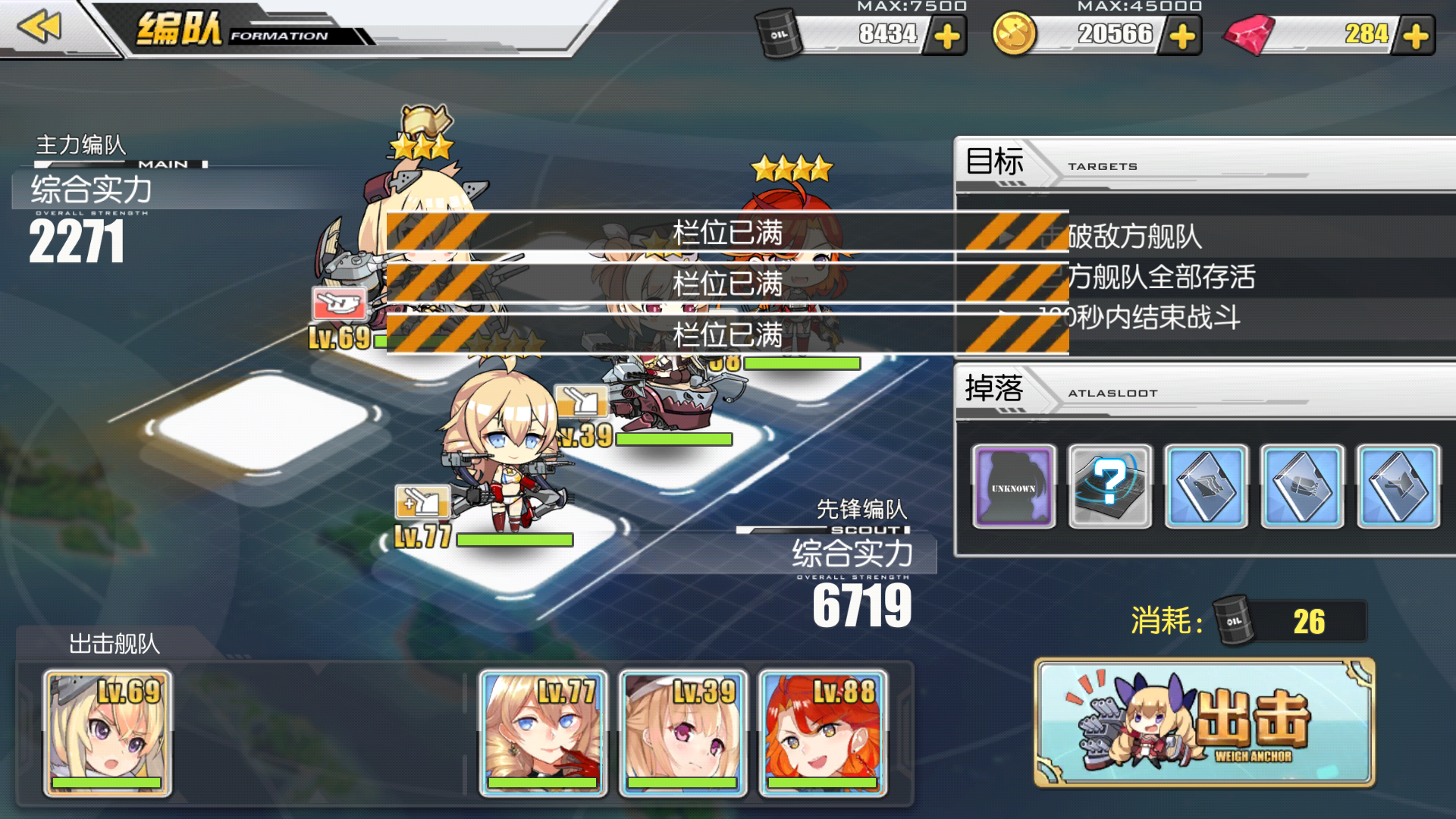Add more oil with the plus button
The image size is (1456, 819).
pos(947,36)
